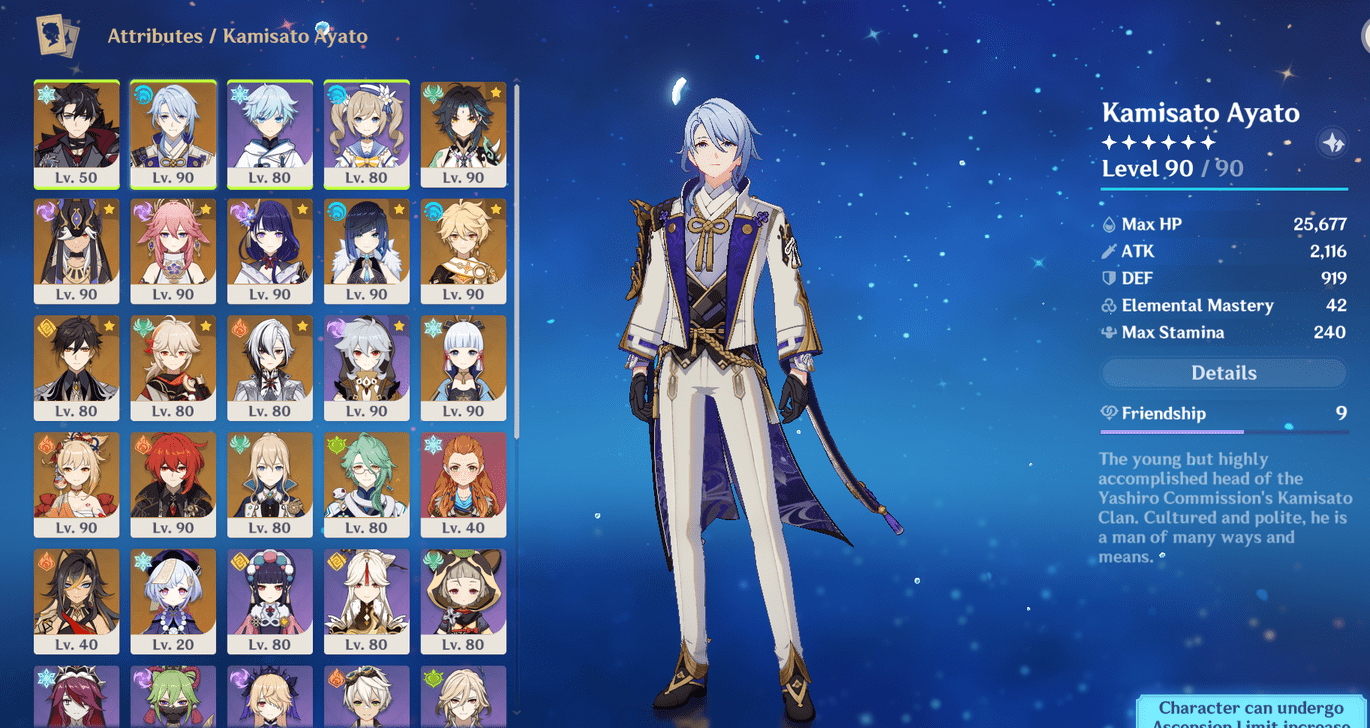Select the Level 40 Aloy portrait
The width and height of the screenshot is (1370, 728).
pos(464,485)
